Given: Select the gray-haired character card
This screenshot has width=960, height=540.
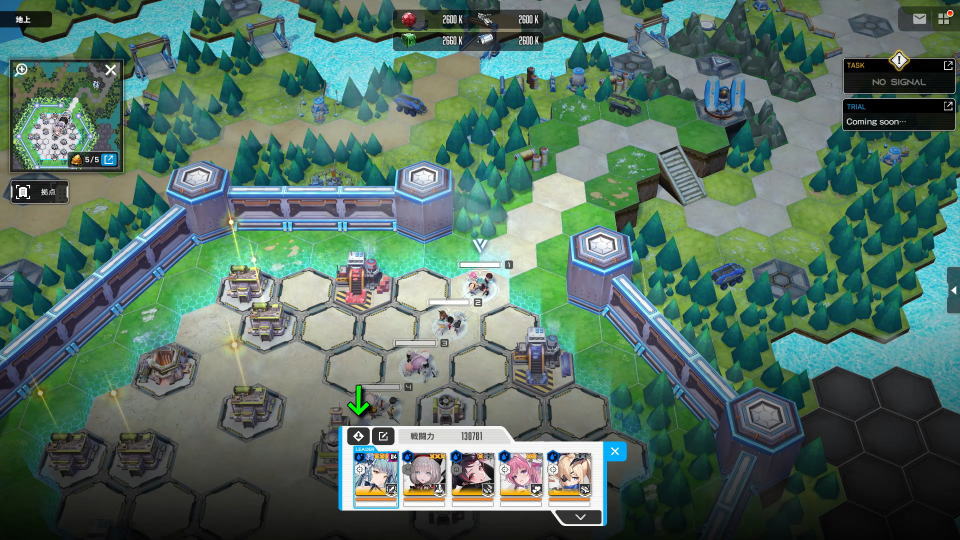Looking at the screenshot, I should click(x=424, y=474).
